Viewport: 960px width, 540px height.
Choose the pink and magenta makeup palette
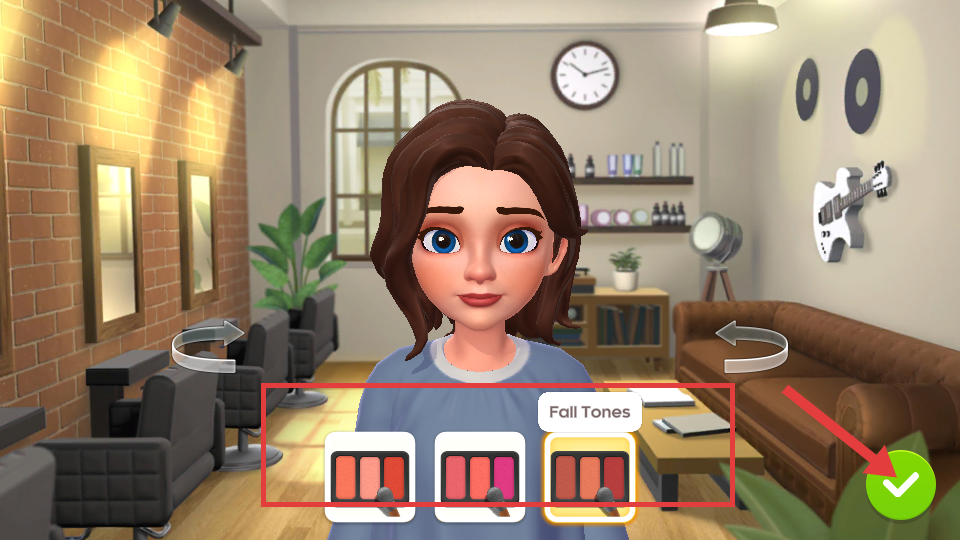click(480, 477)
